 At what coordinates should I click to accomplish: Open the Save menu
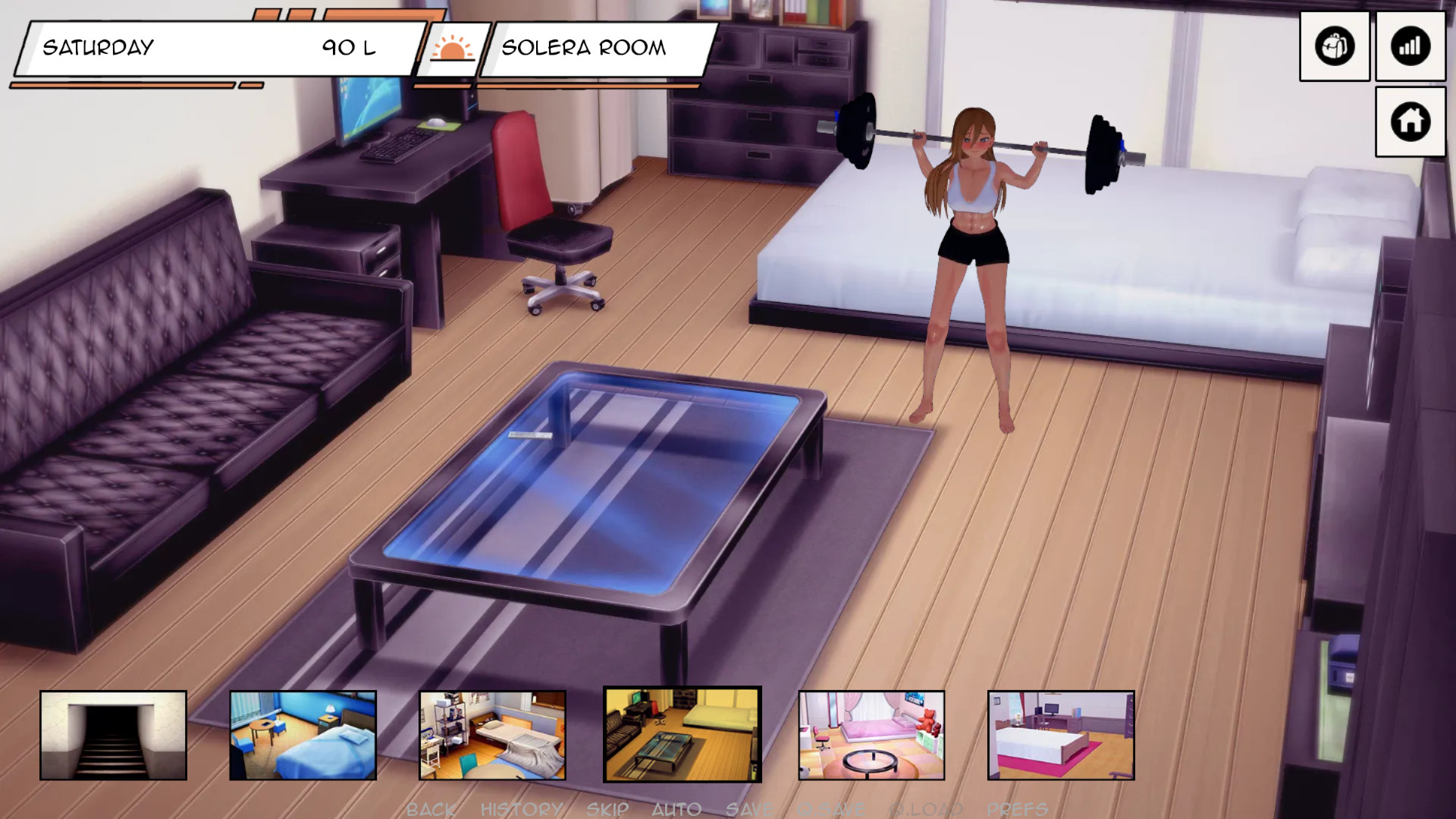tap(749, 809)
